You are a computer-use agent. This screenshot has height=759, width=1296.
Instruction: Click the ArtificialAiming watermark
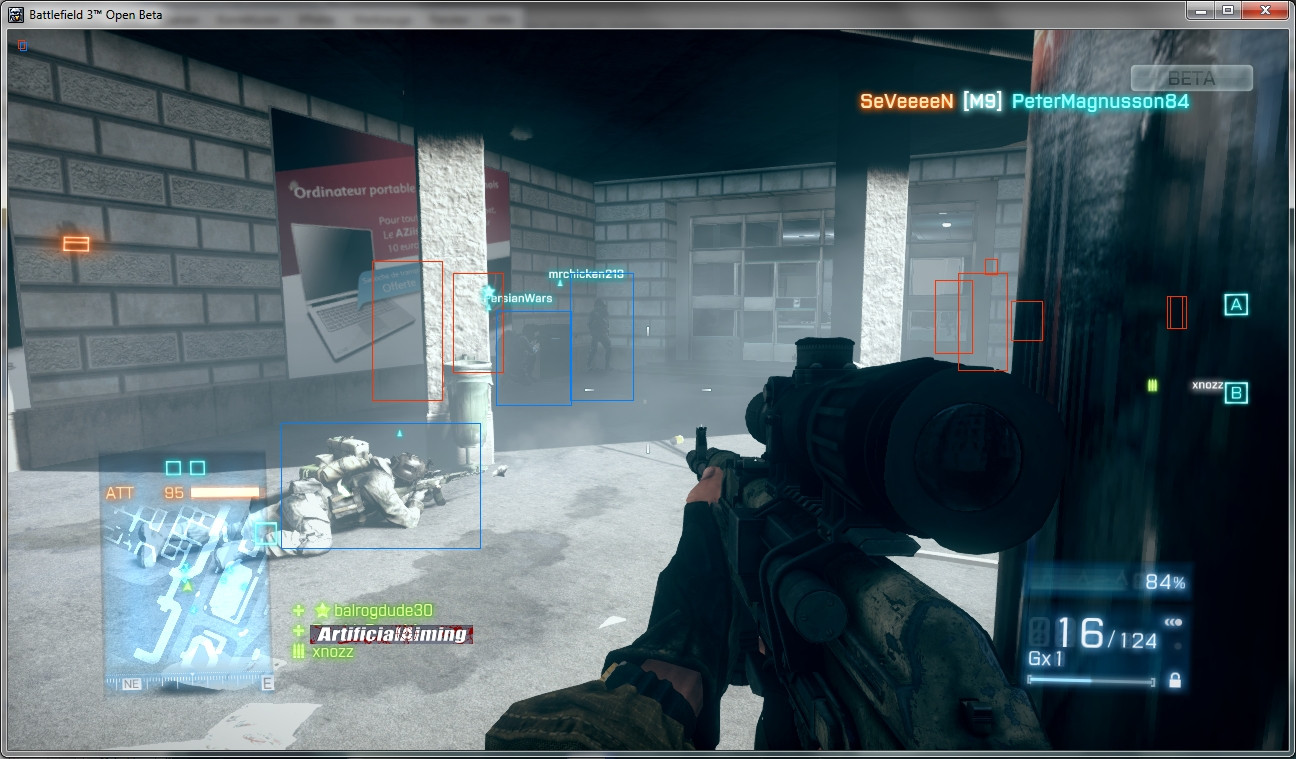coord(390,634)
